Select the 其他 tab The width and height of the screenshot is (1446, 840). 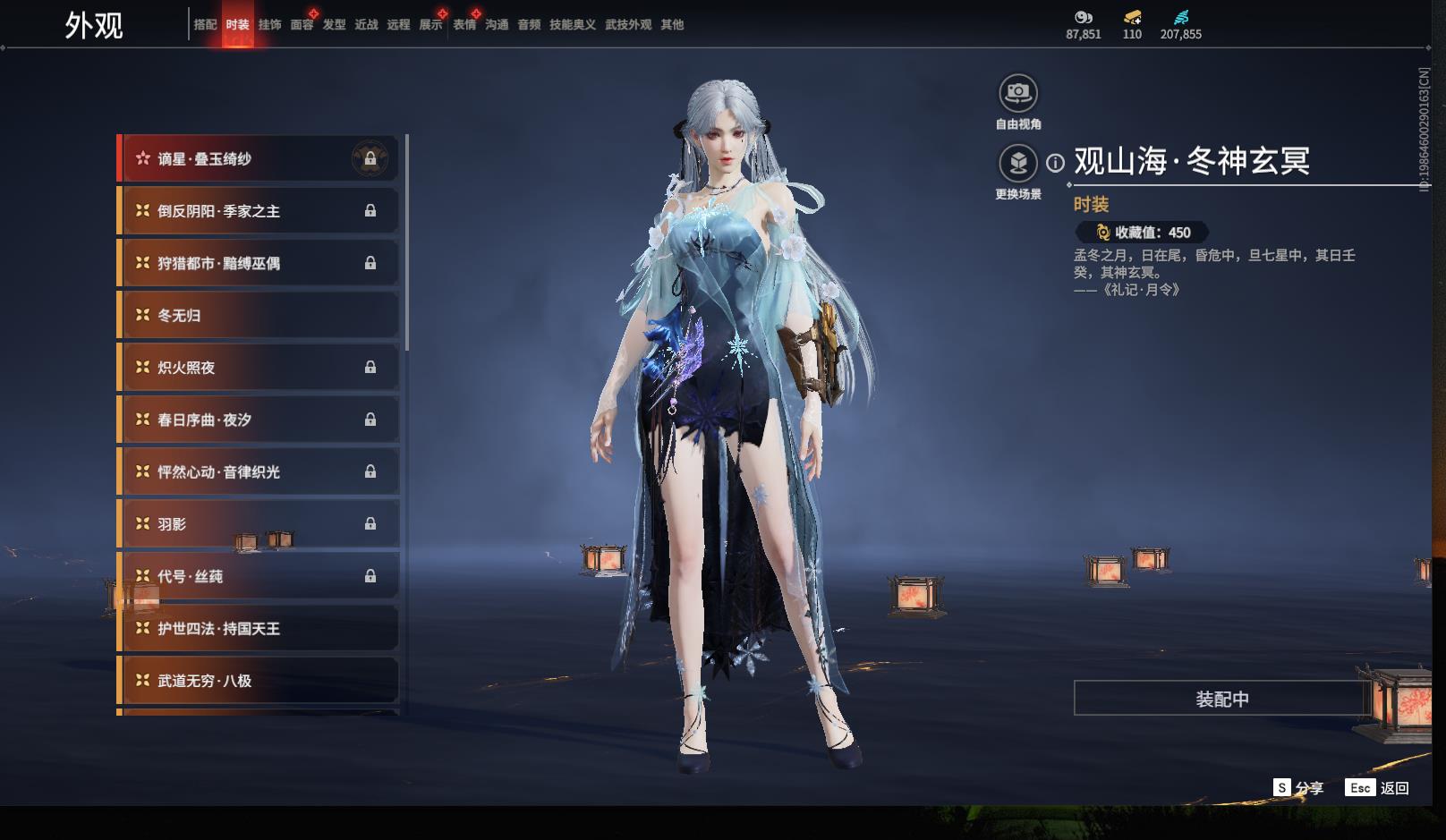tap(672, 25)
